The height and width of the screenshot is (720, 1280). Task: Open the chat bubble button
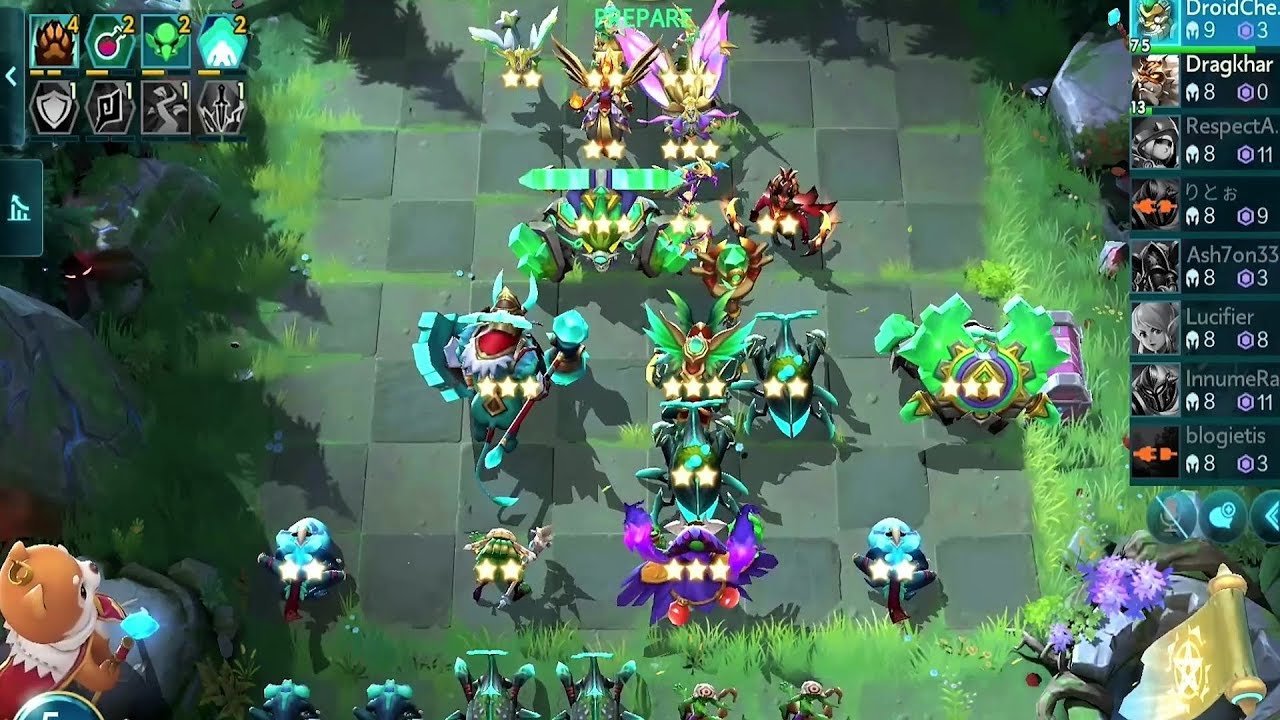tap(1224, 517)
